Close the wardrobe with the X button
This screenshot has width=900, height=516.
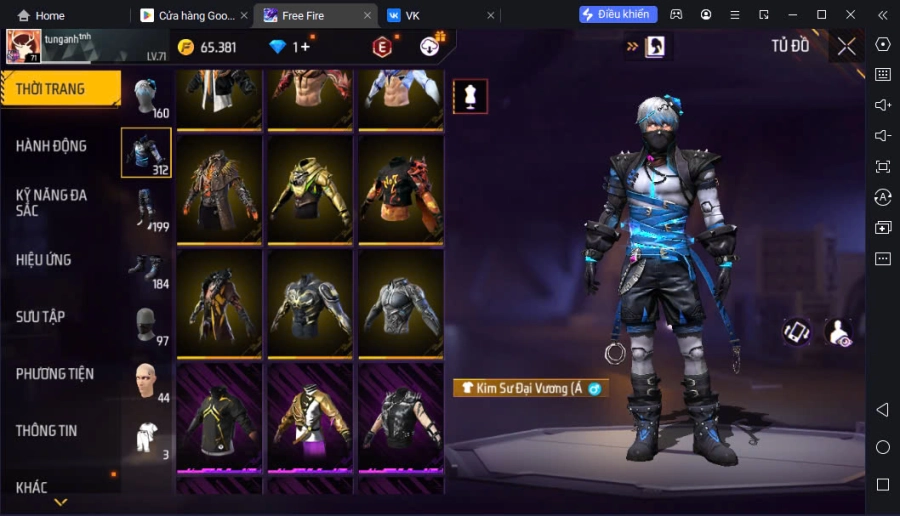[x=846, y=46]
